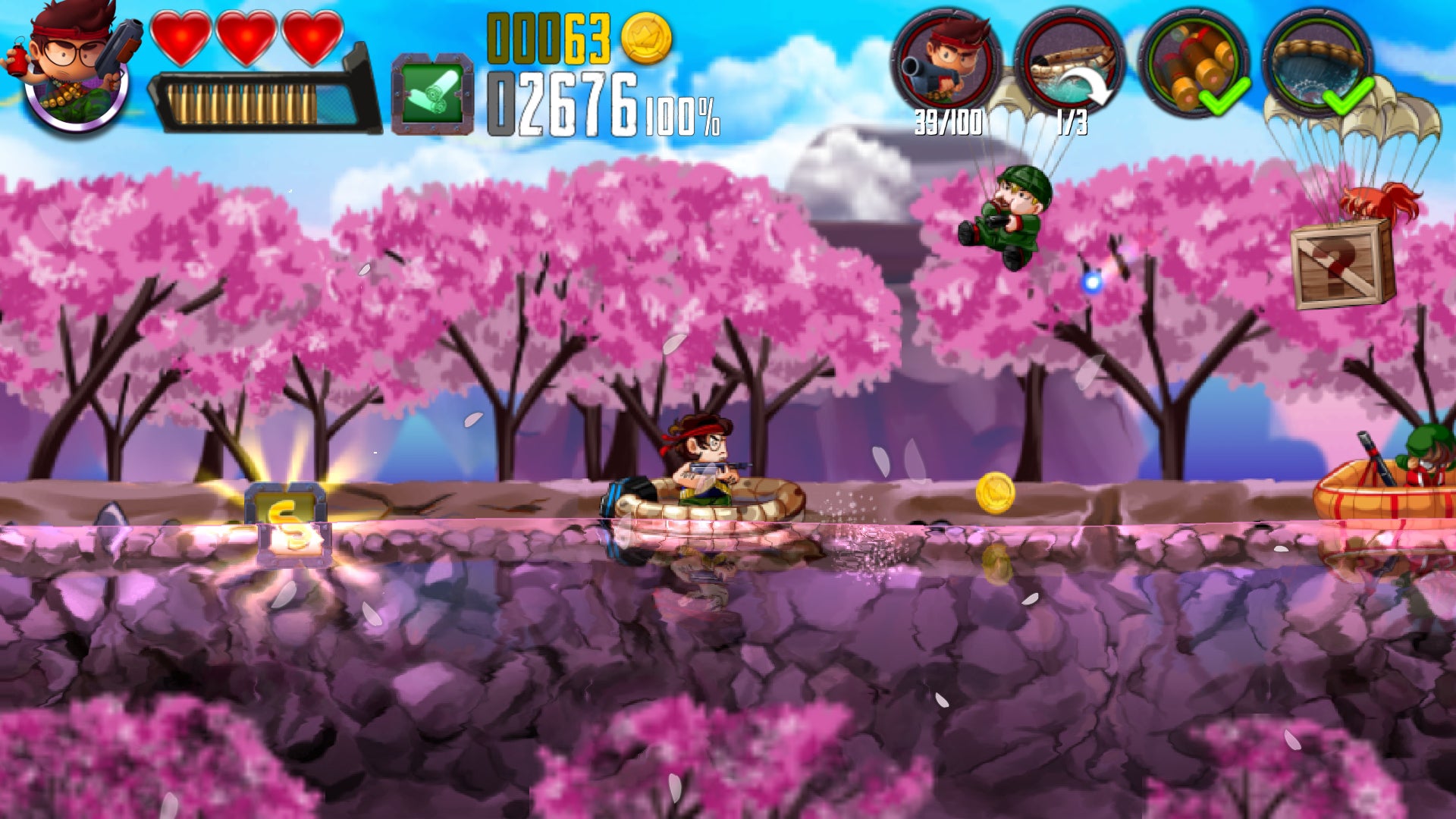Select the green rocket weapon slot
This screenshot has width=1456, height=819.
[432, 95]
